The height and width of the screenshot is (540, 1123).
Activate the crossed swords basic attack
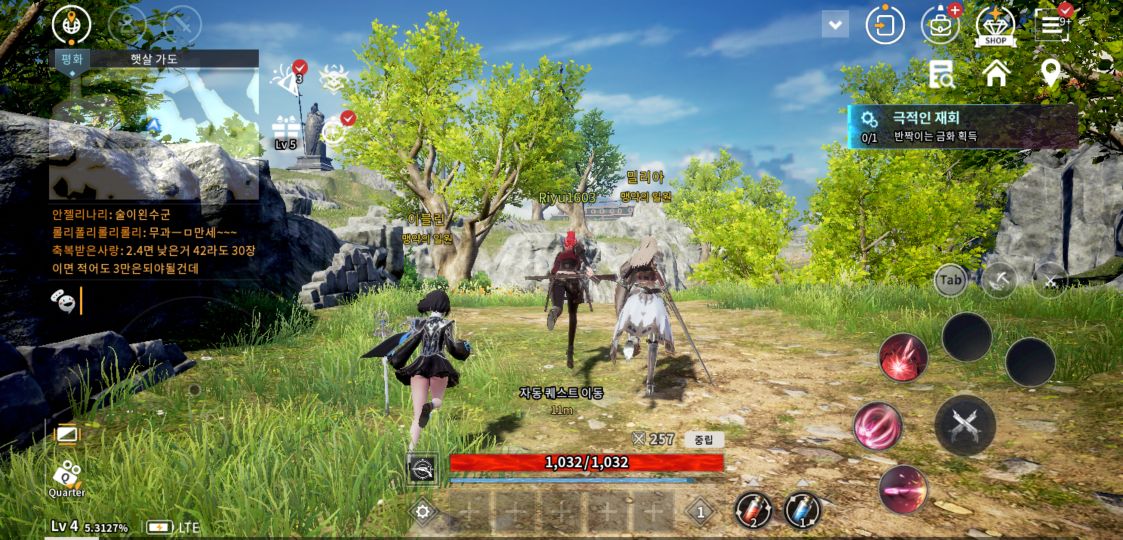point(964,425)
